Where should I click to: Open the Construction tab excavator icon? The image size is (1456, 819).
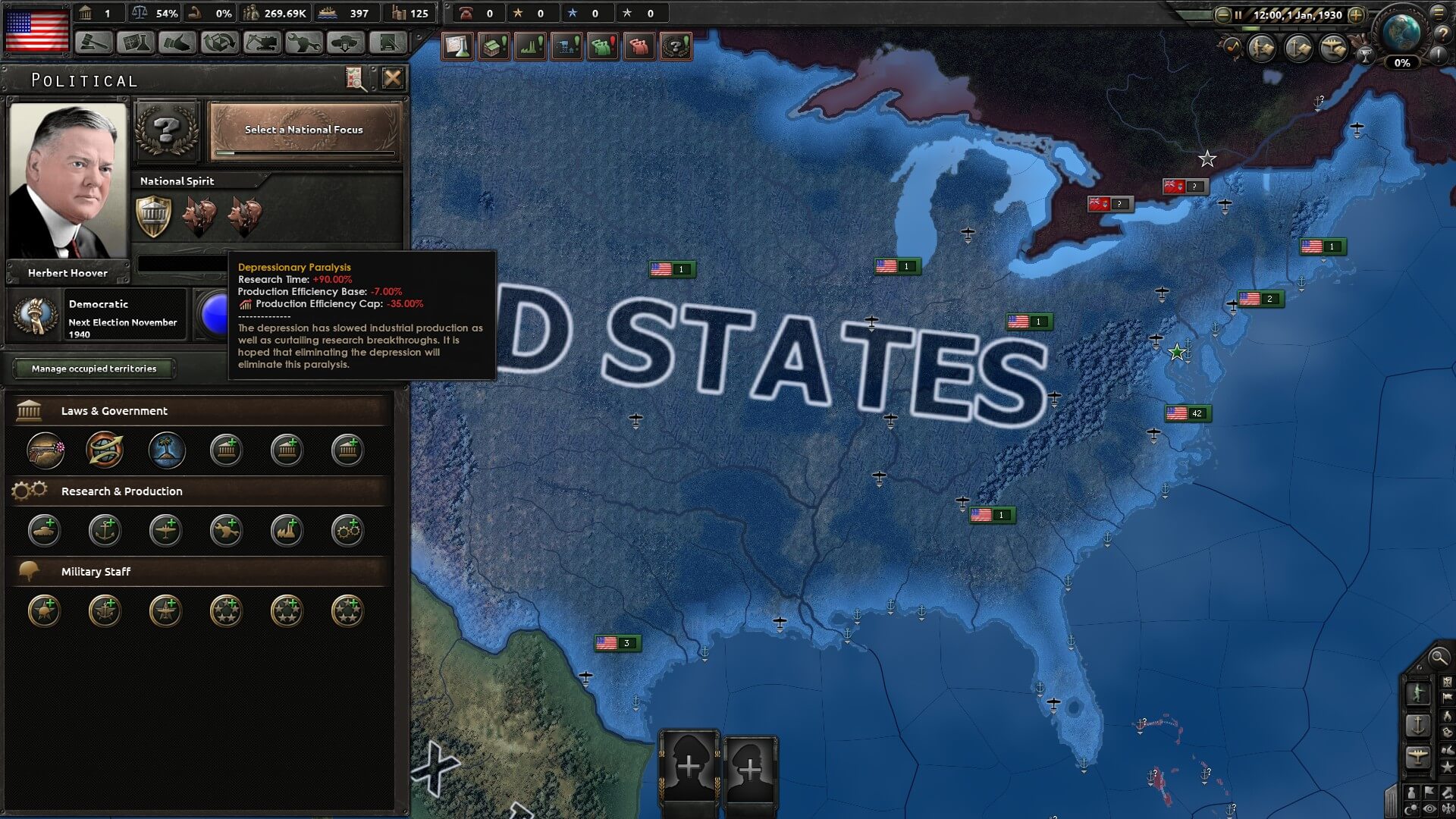(x=261, y=43)
